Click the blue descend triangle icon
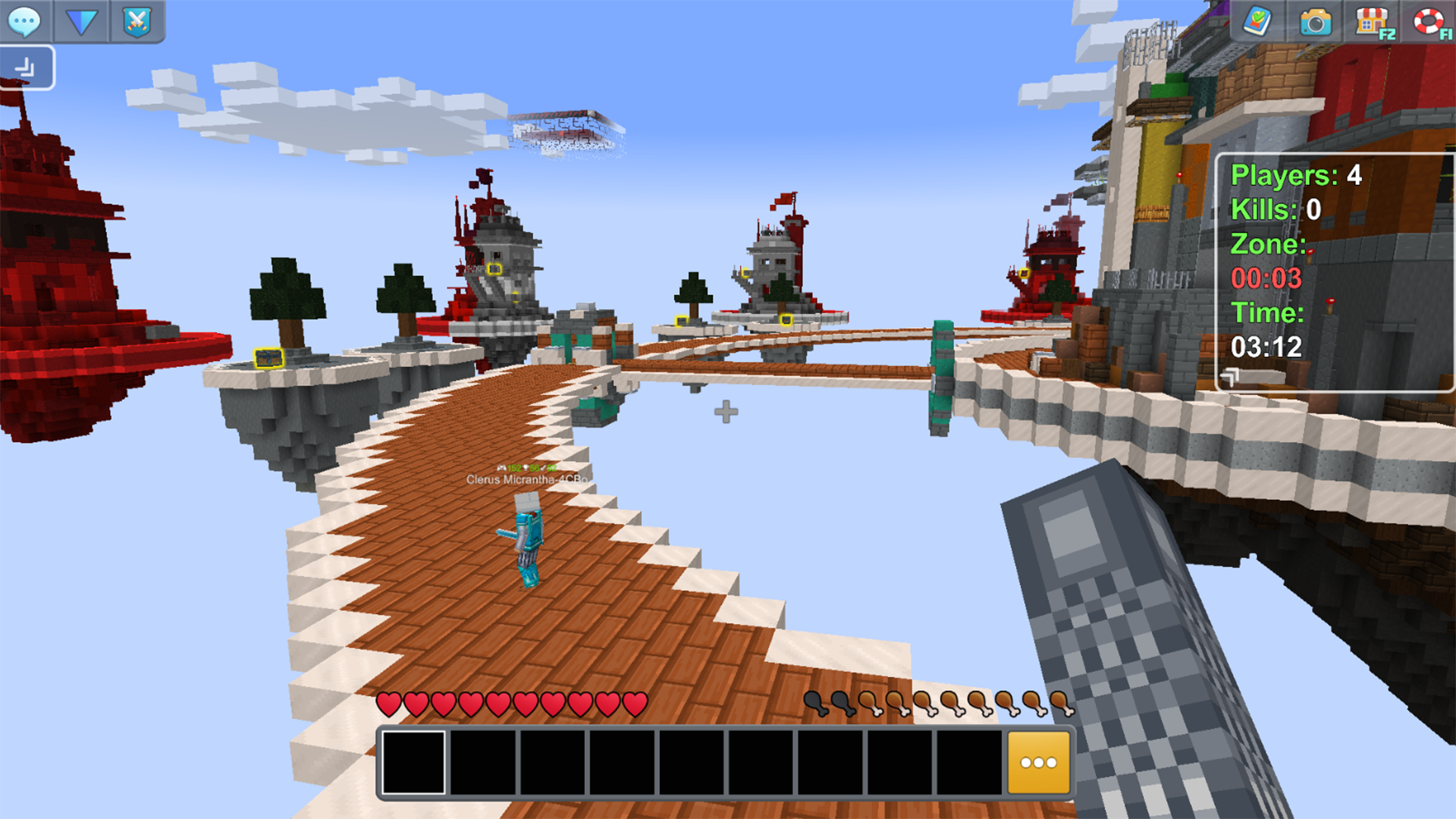1456x819 pixels. click(81, 21)
